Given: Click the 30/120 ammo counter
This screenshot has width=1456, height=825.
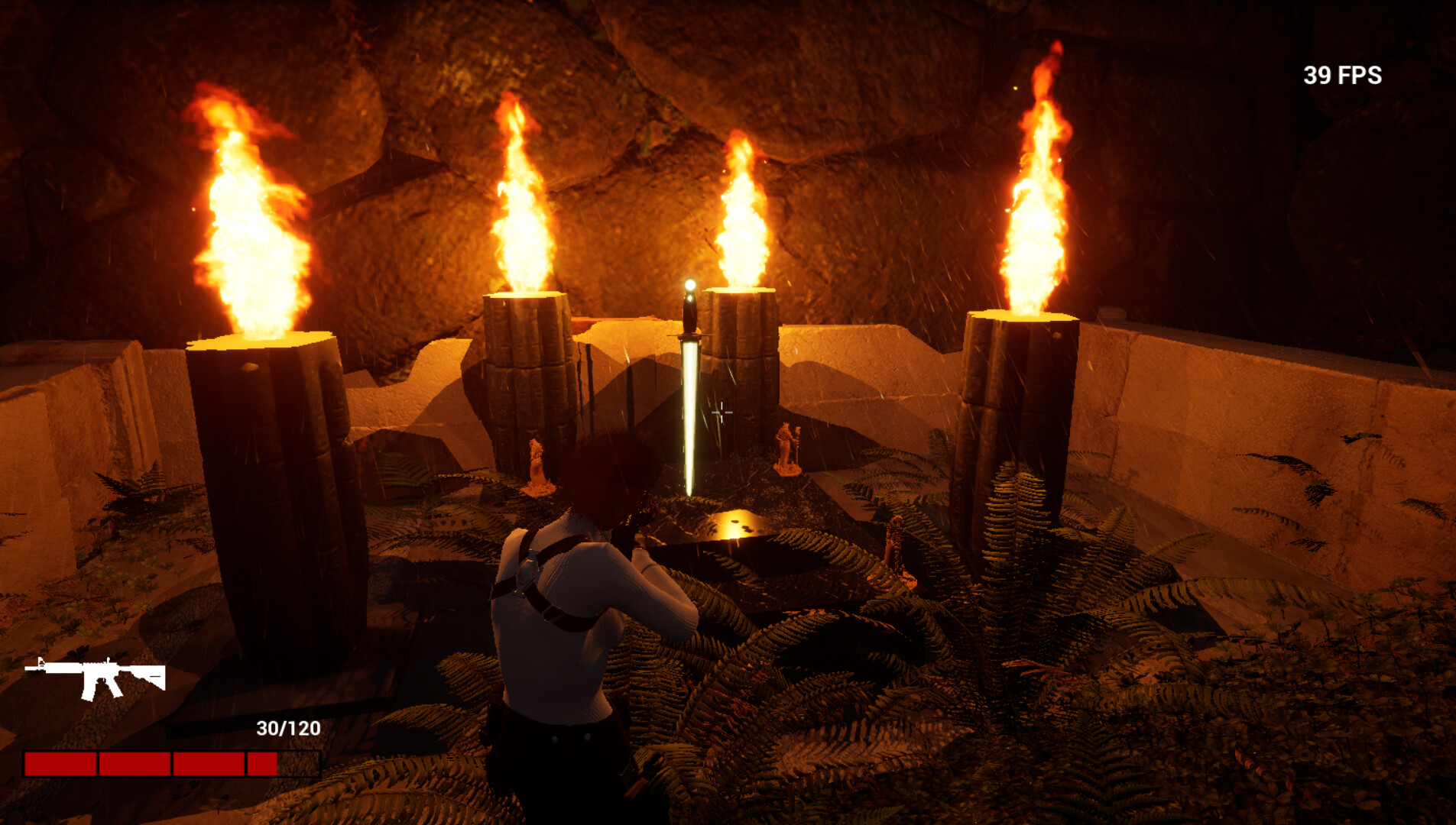Looking at the screenshot, I should pos(287,728).
